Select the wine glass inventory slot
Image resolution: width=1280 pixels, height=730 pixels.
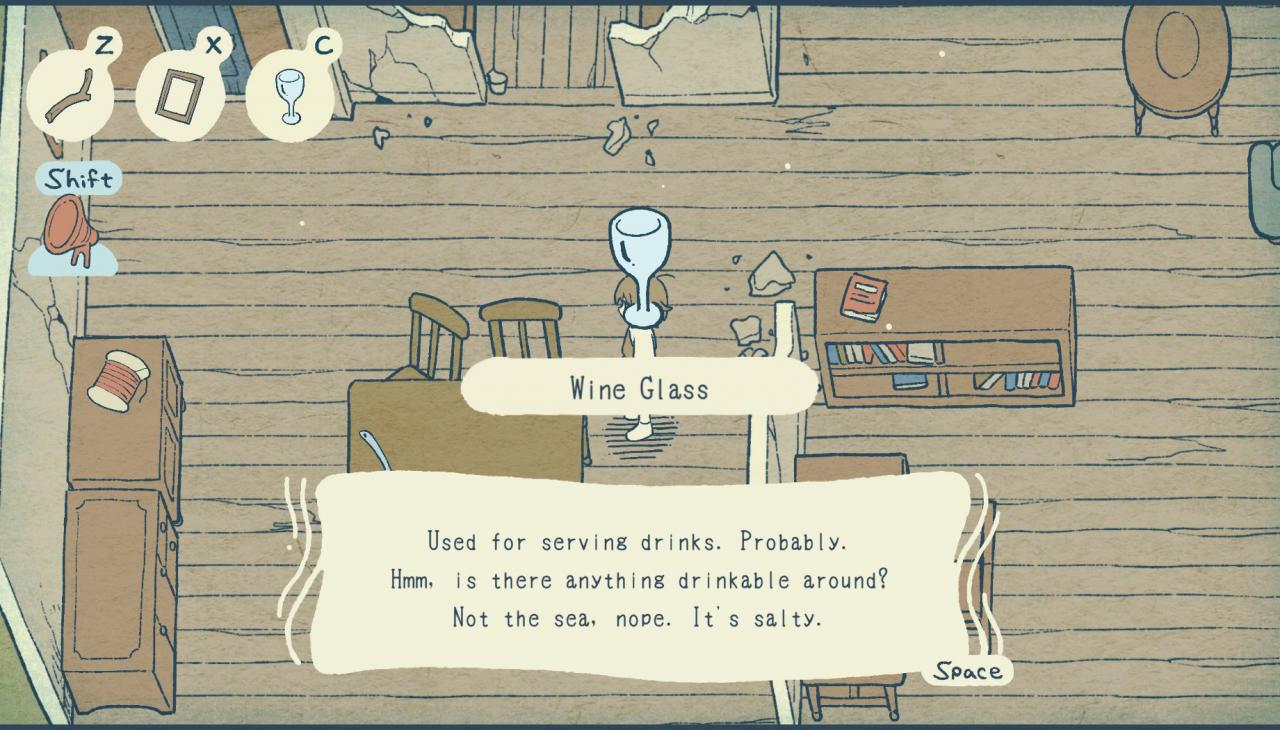[x=290, y=97]
